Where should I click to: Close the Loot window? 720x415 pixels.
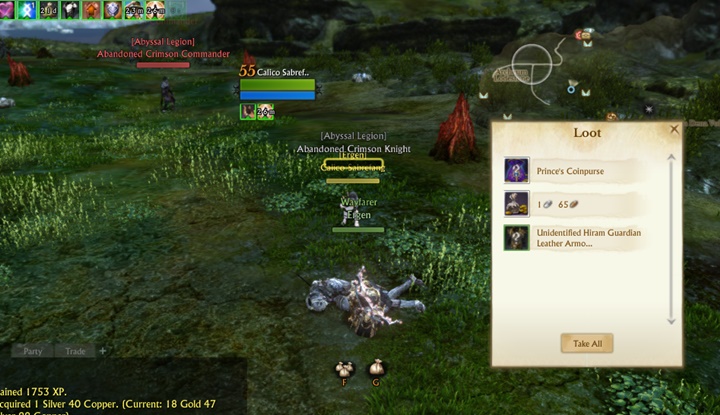674,129
